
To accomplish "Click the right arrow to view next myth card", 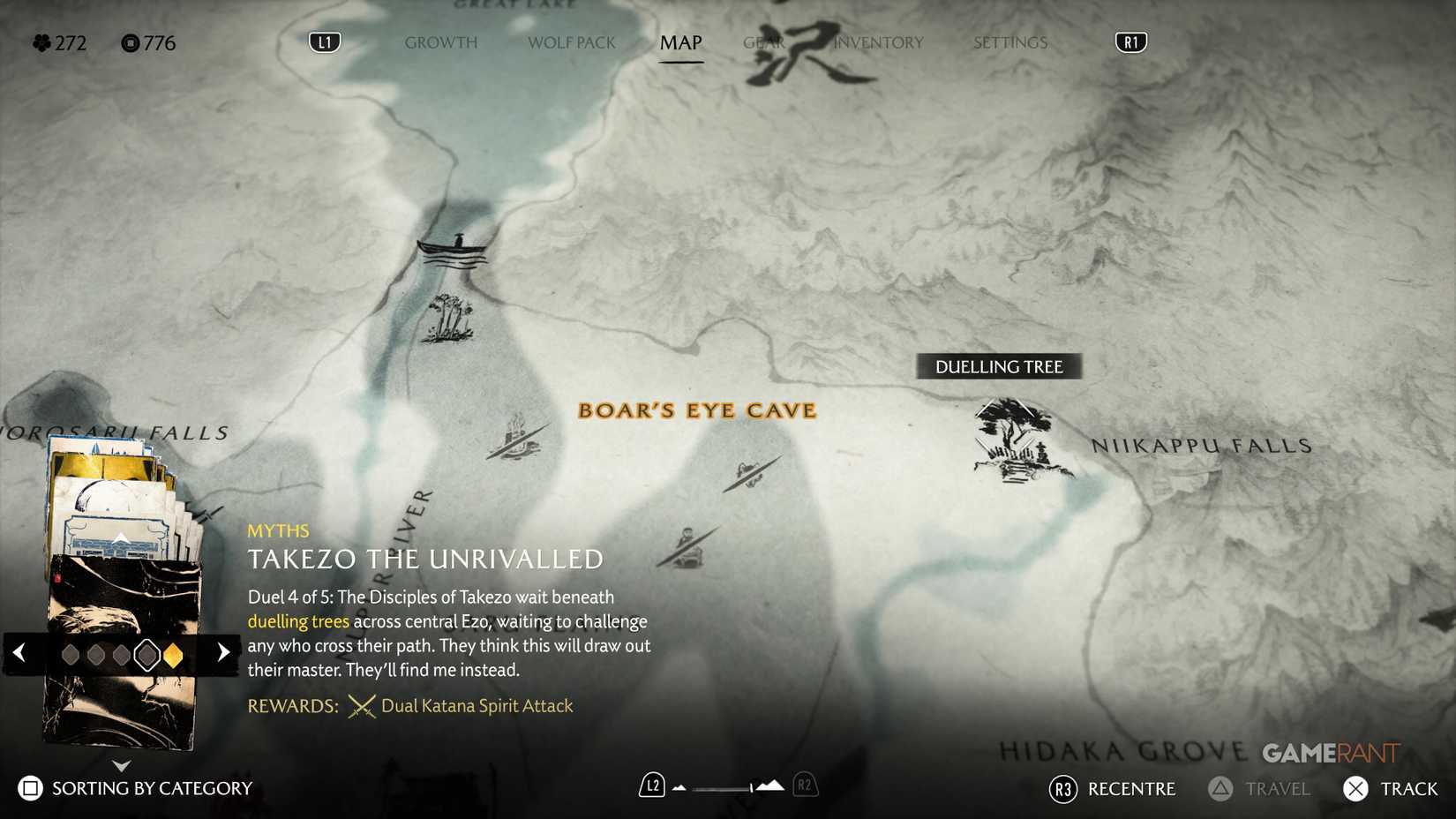I will click(x=222, y=652).
